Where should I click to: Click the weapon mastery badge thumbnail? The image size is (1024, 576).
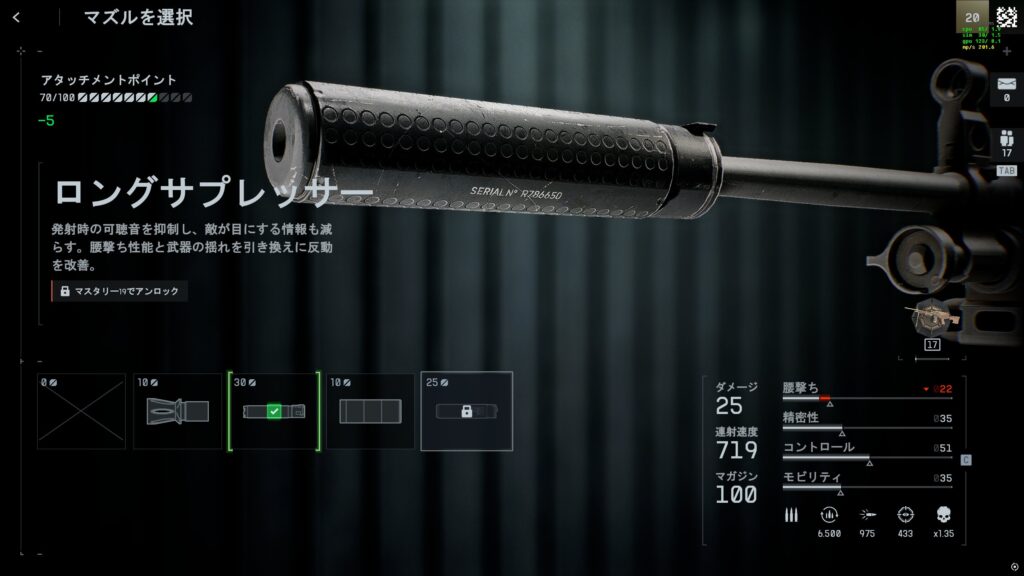[x=932, y=319]
